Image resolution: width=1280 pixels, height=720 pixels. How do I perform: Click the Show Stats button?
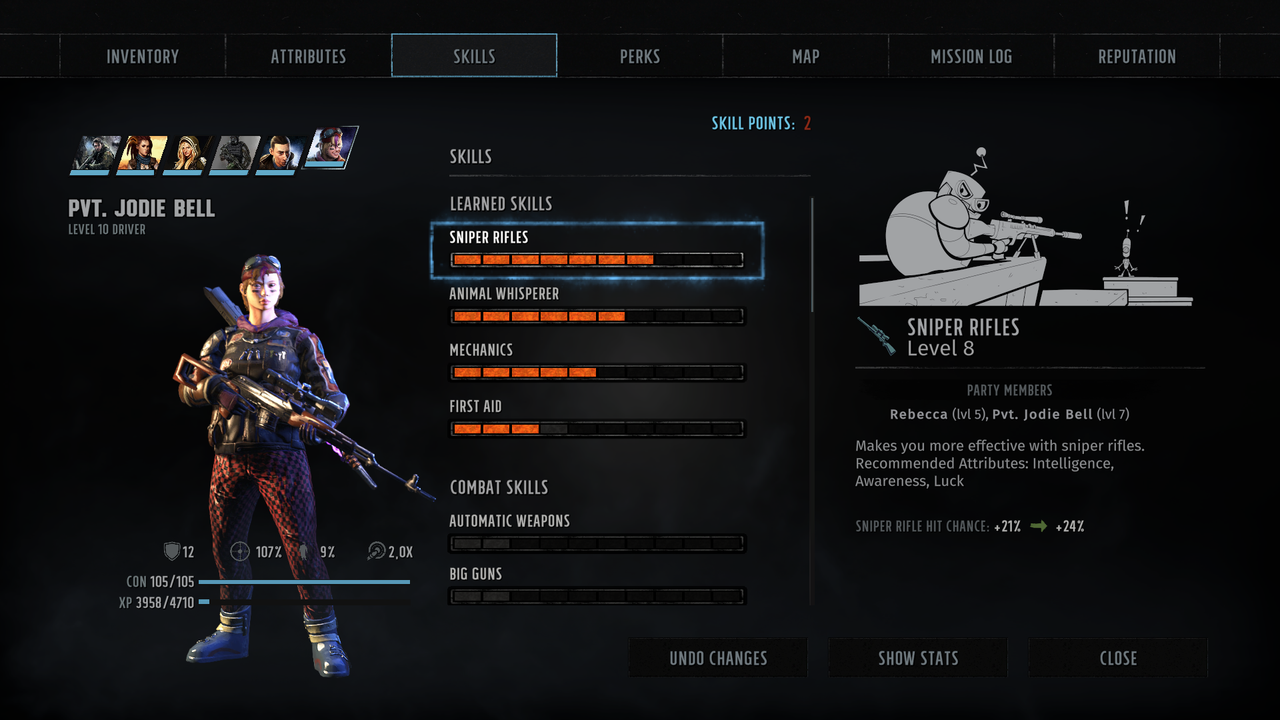pyautogui.click(x=918, y=658)
